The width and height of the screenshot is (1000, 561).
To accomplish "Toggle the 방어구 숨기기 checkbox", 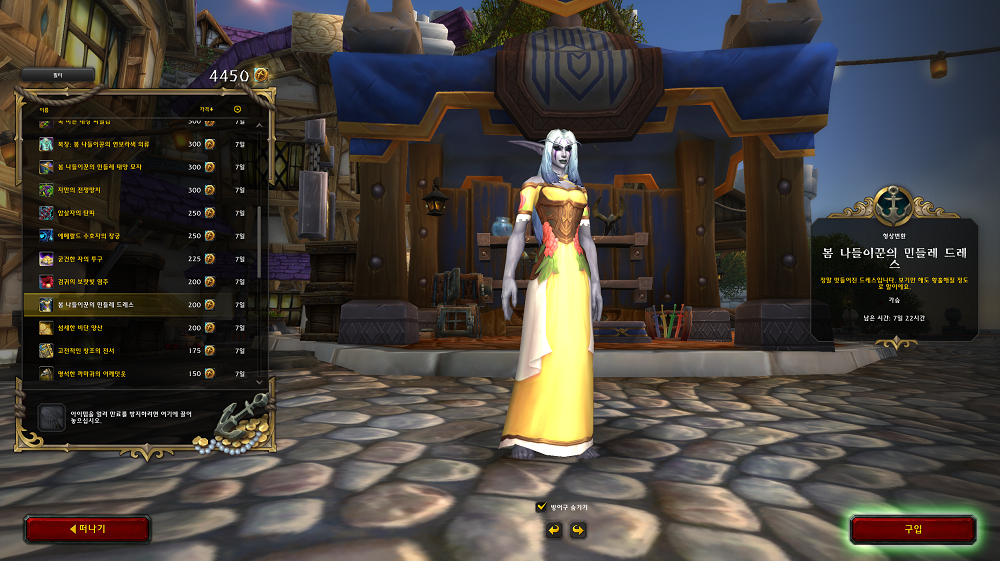I will 542,507.
